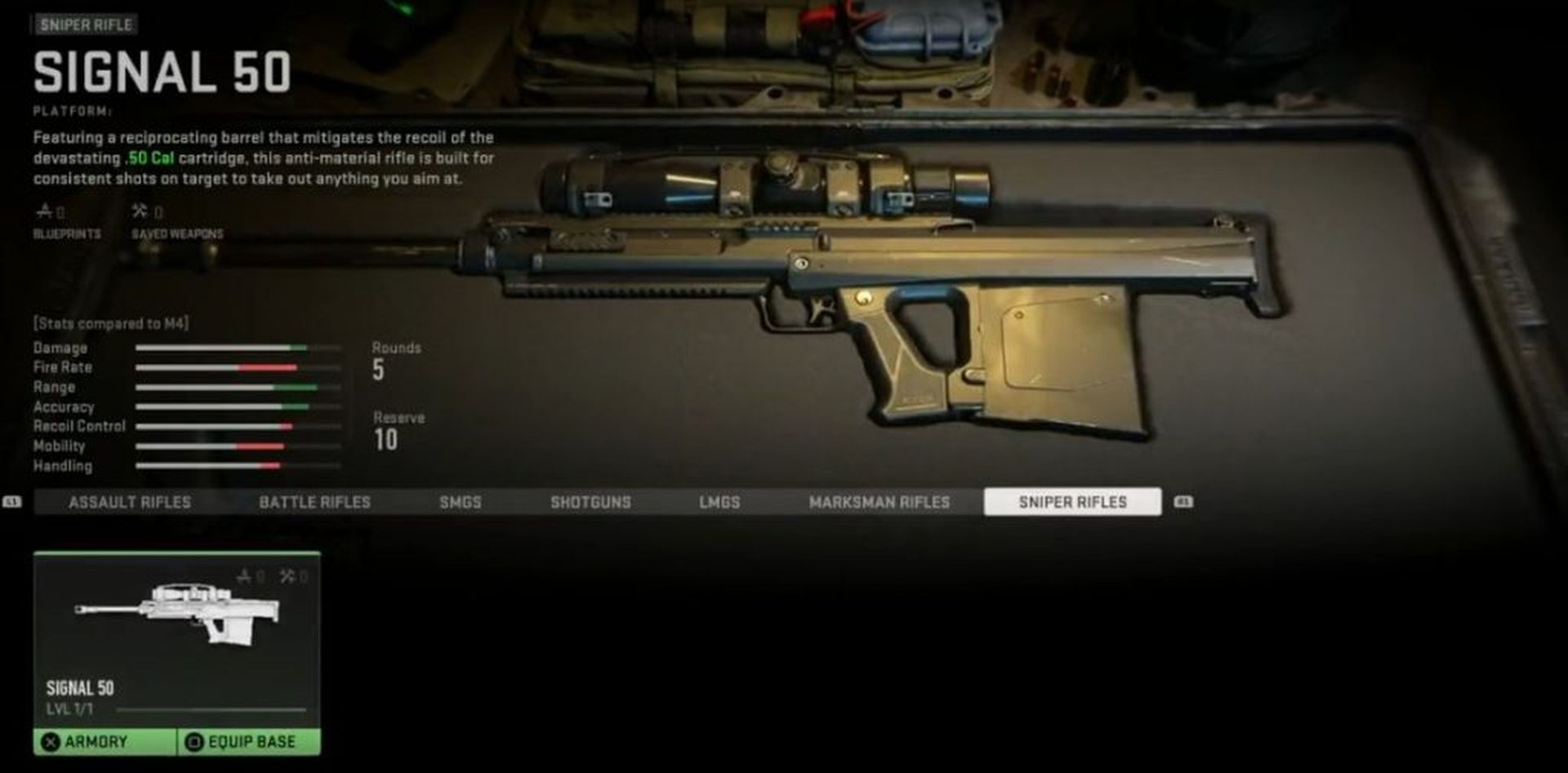Open Saved Weapons for Signal 50
The height and width of the screenshot is (773, 1568).
[176, 222]
